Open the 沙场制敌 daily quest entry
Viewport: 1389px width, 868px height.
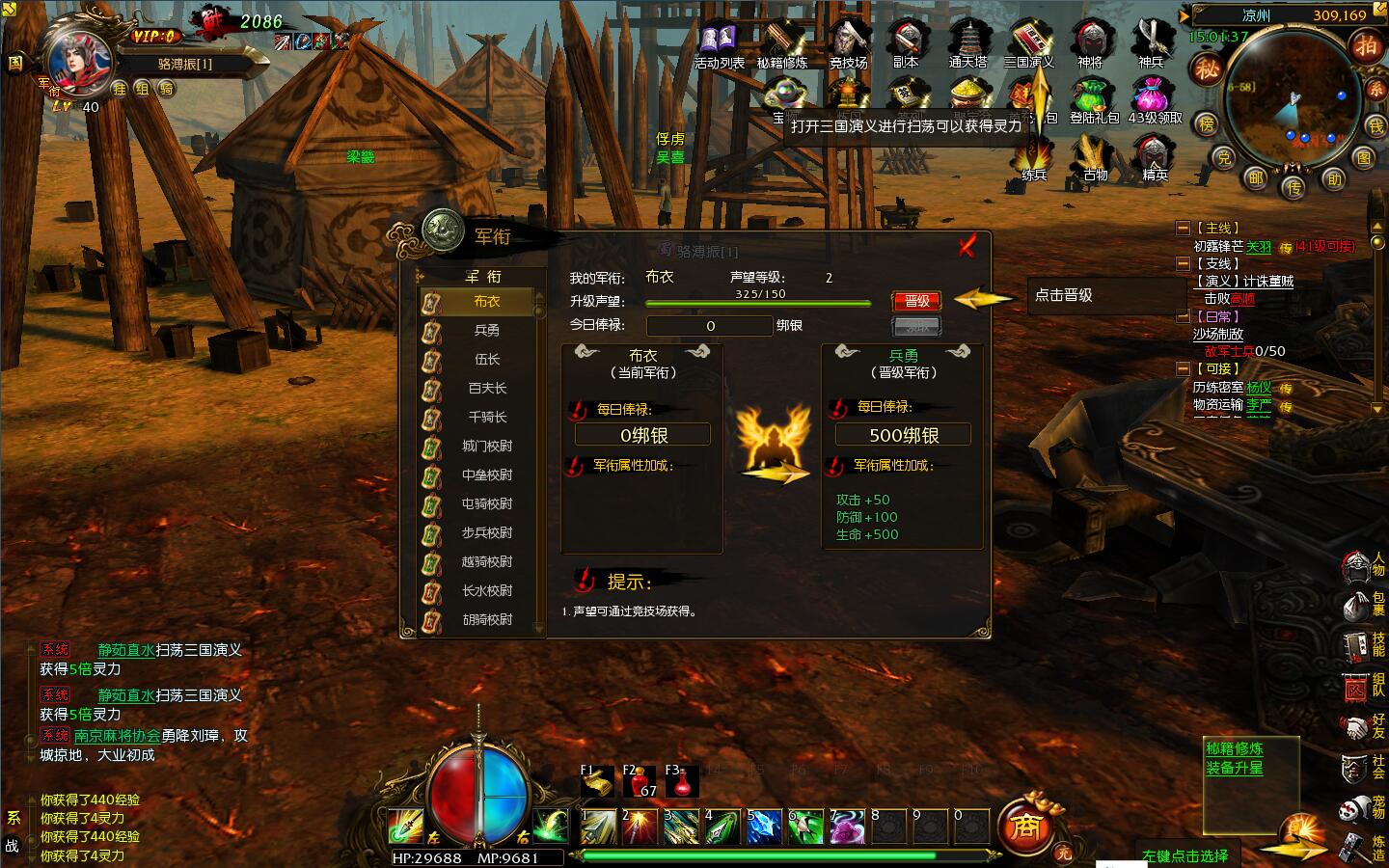point(1217,334)
